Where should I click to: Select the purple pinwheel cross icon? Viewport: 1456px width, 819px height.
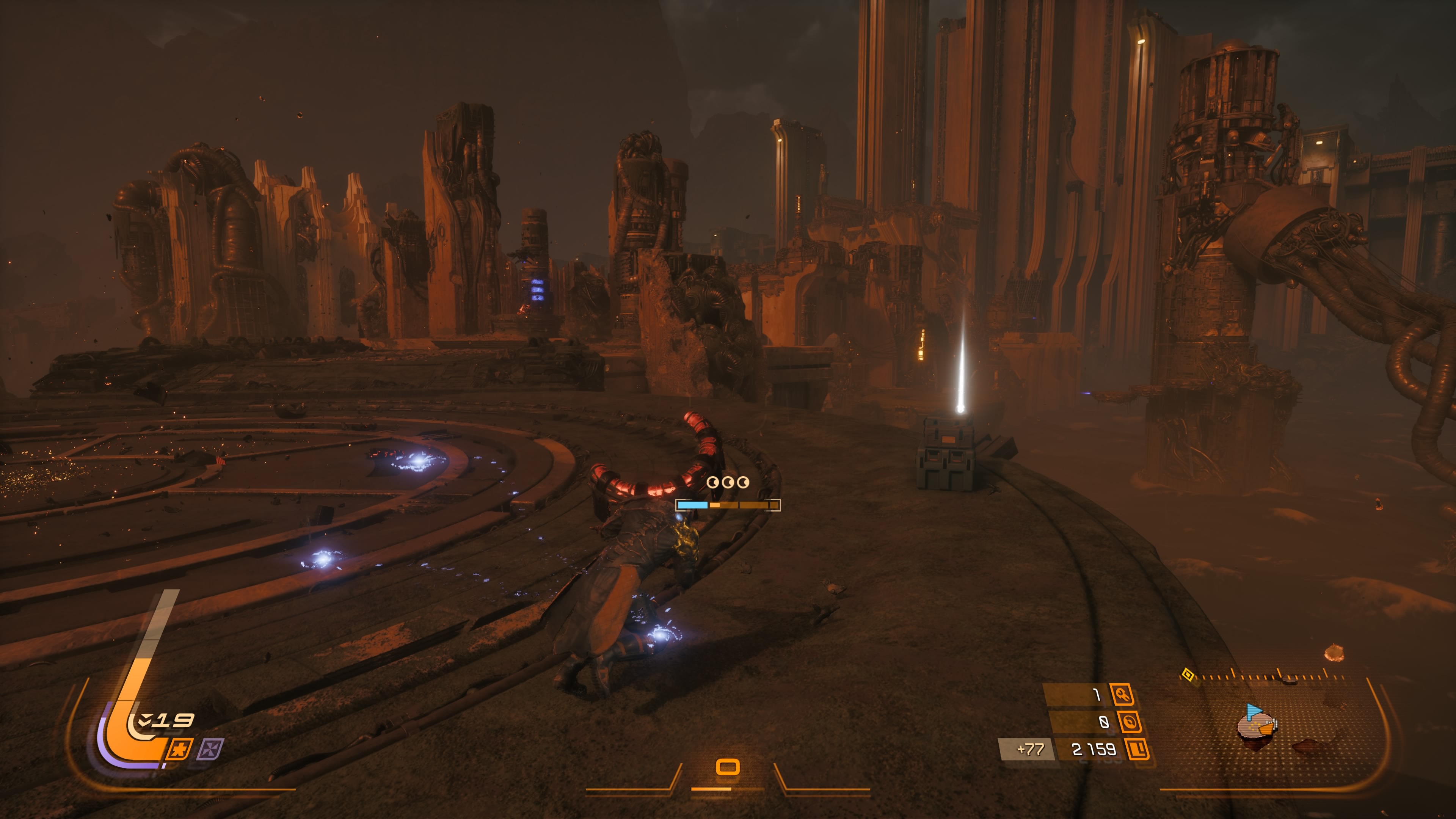tap(210, 749)
